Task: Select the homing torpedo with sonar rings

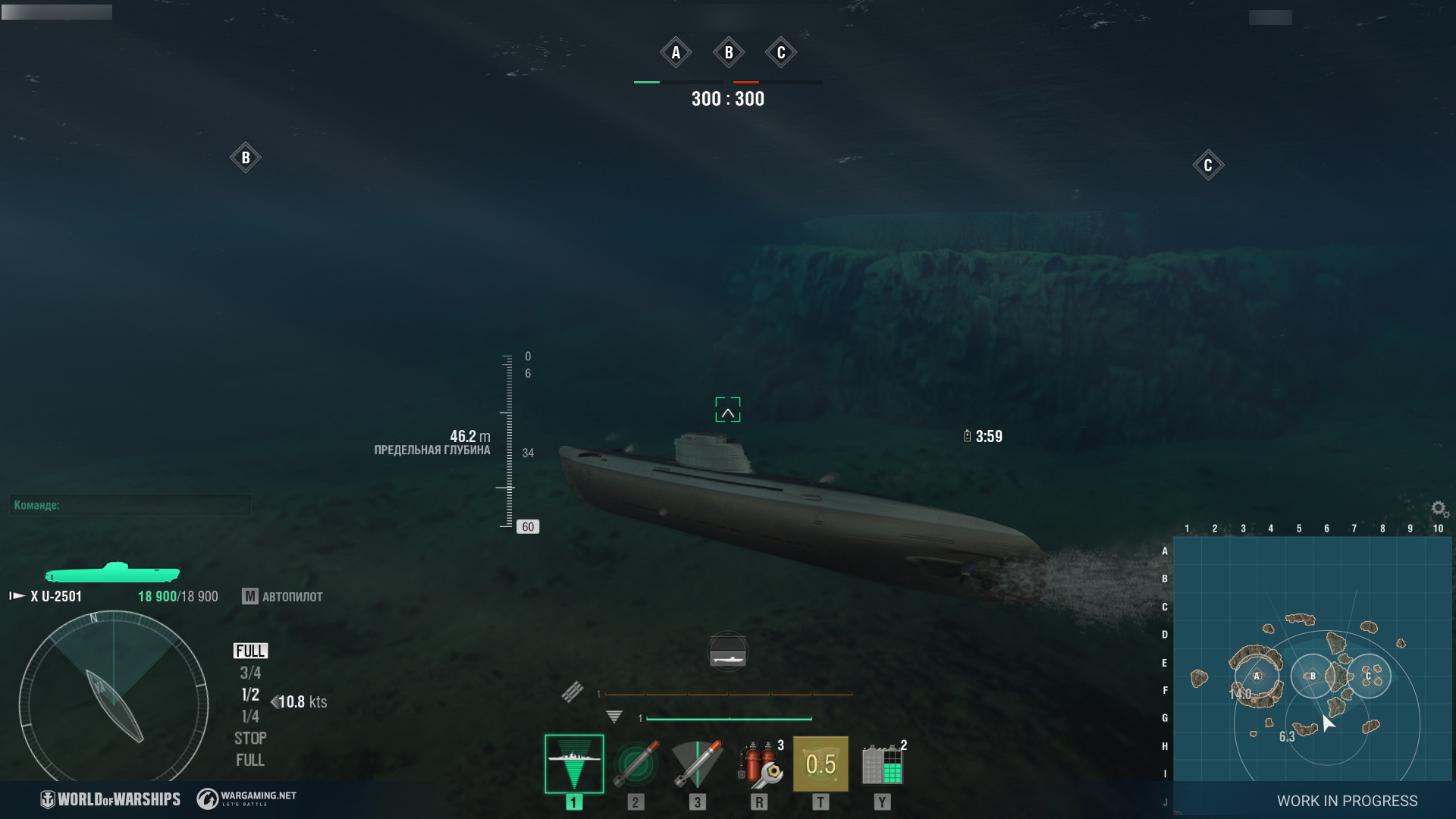Action: pyautogui.click(x=635, y=764)
